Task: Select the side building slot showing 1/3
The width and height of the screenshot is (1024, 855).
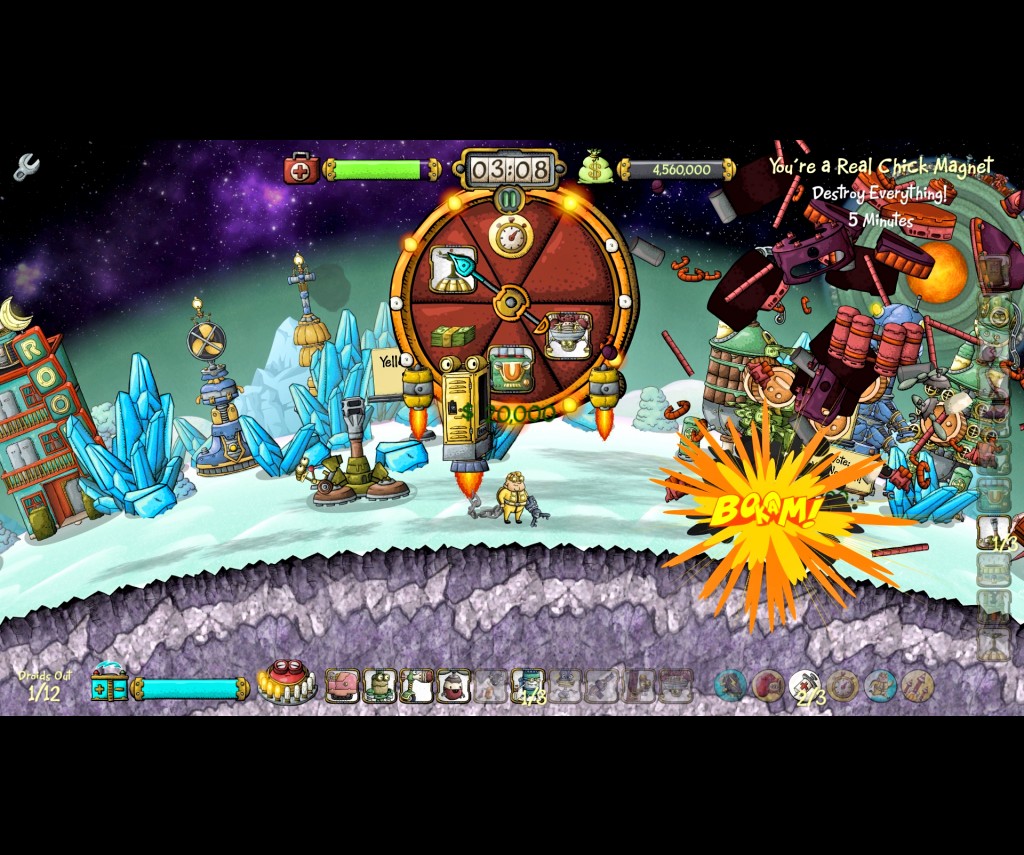Action: (x=994, y=532)
